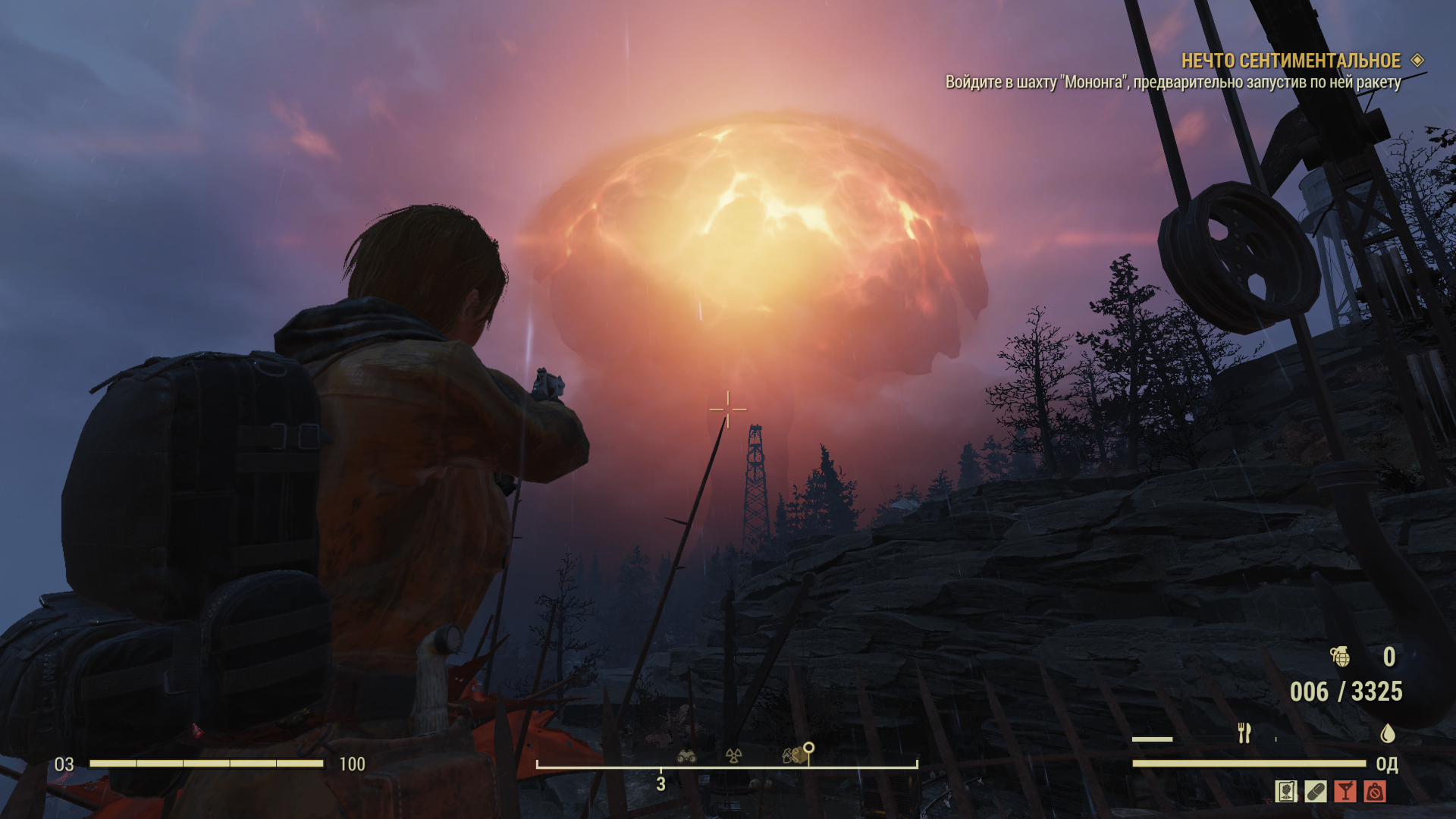Image resolution: width=1456 pixels, height=819 pixels.
Task: Click the binoculars marker on the compass
Action: tap(687, 755)
